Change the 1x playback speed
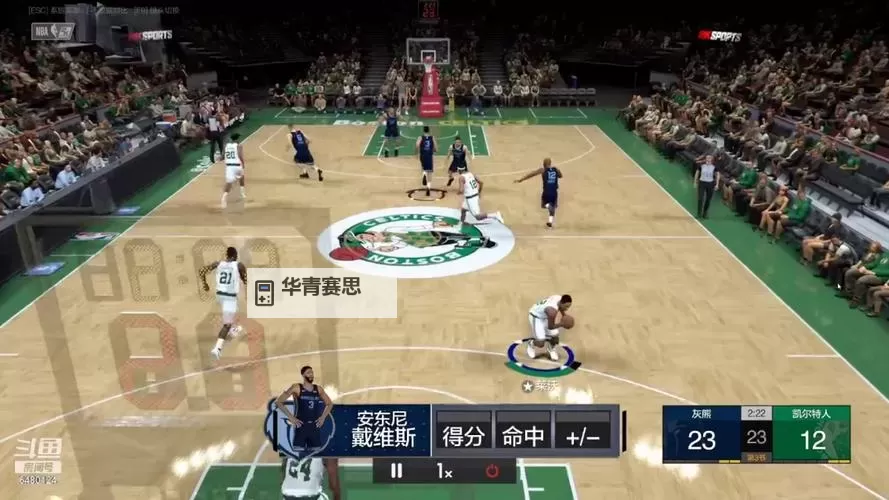889x500 pixels. click(x=444, y=471)
